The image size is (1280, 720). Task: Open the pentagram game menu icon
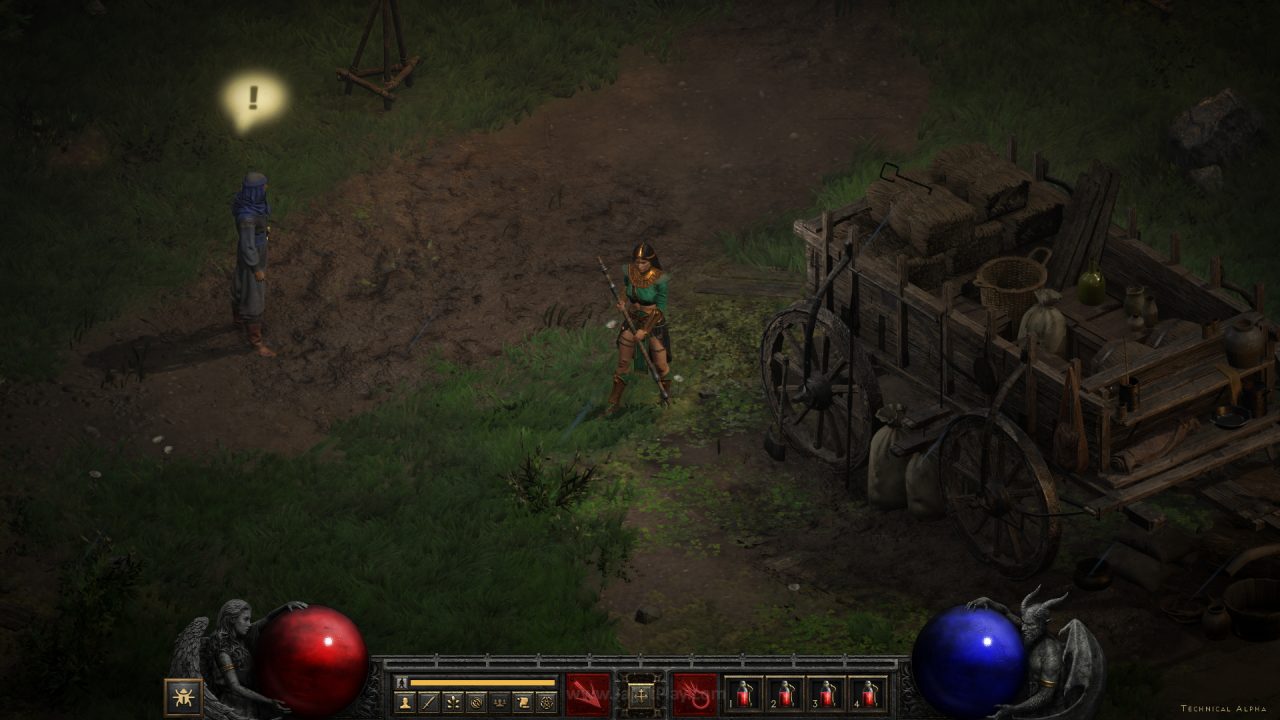(546, 702)
